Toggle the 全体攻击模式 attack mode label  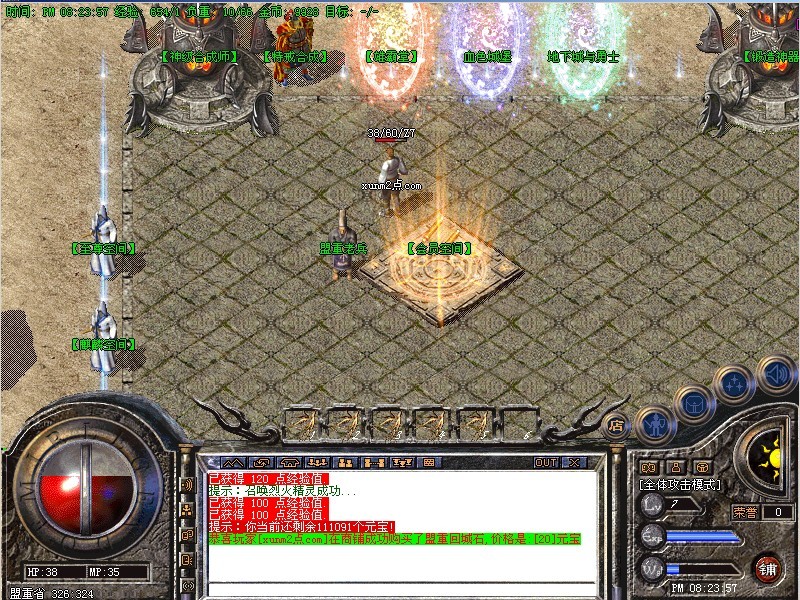pos(677,484)
